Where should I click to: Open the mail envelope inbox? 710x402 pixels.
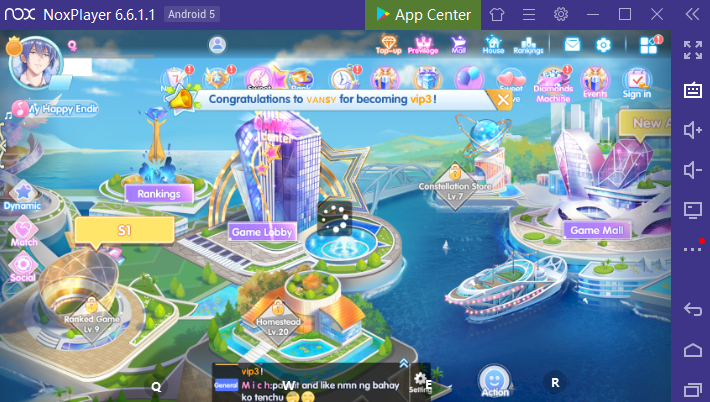572,45
